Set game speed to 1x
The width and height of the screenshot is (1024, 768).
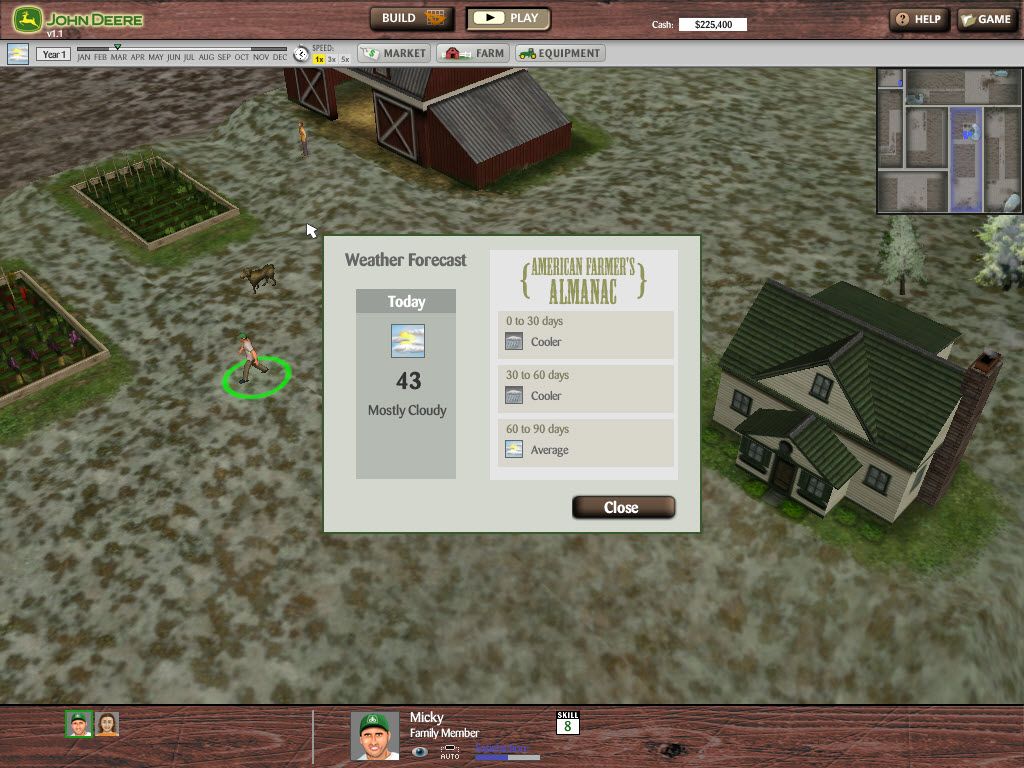(x=319, y=60)
